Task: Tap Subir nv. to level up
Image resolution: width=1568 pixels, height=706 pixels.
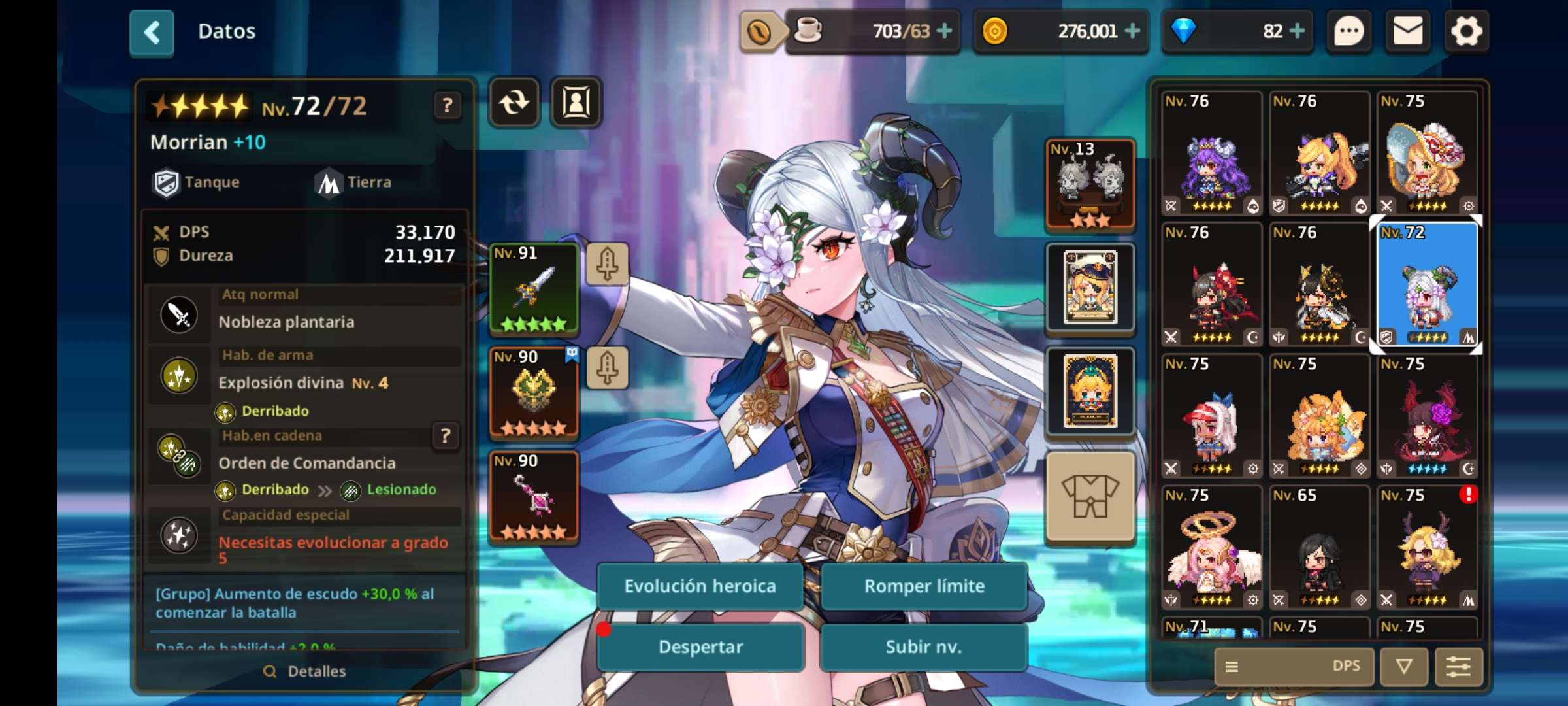Action: 924,647
